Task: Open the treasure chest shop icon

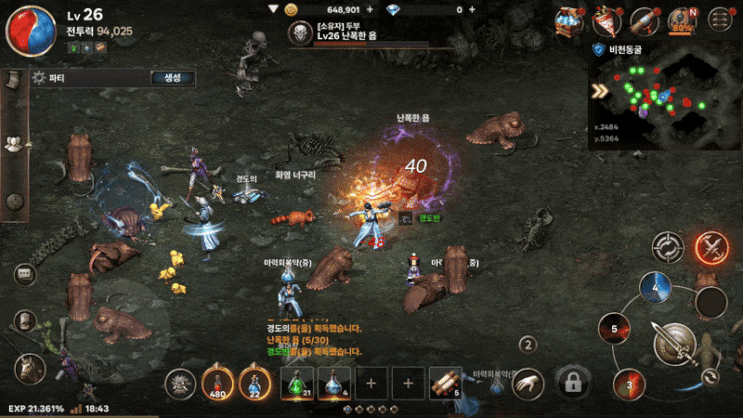Action: point(571,19)
